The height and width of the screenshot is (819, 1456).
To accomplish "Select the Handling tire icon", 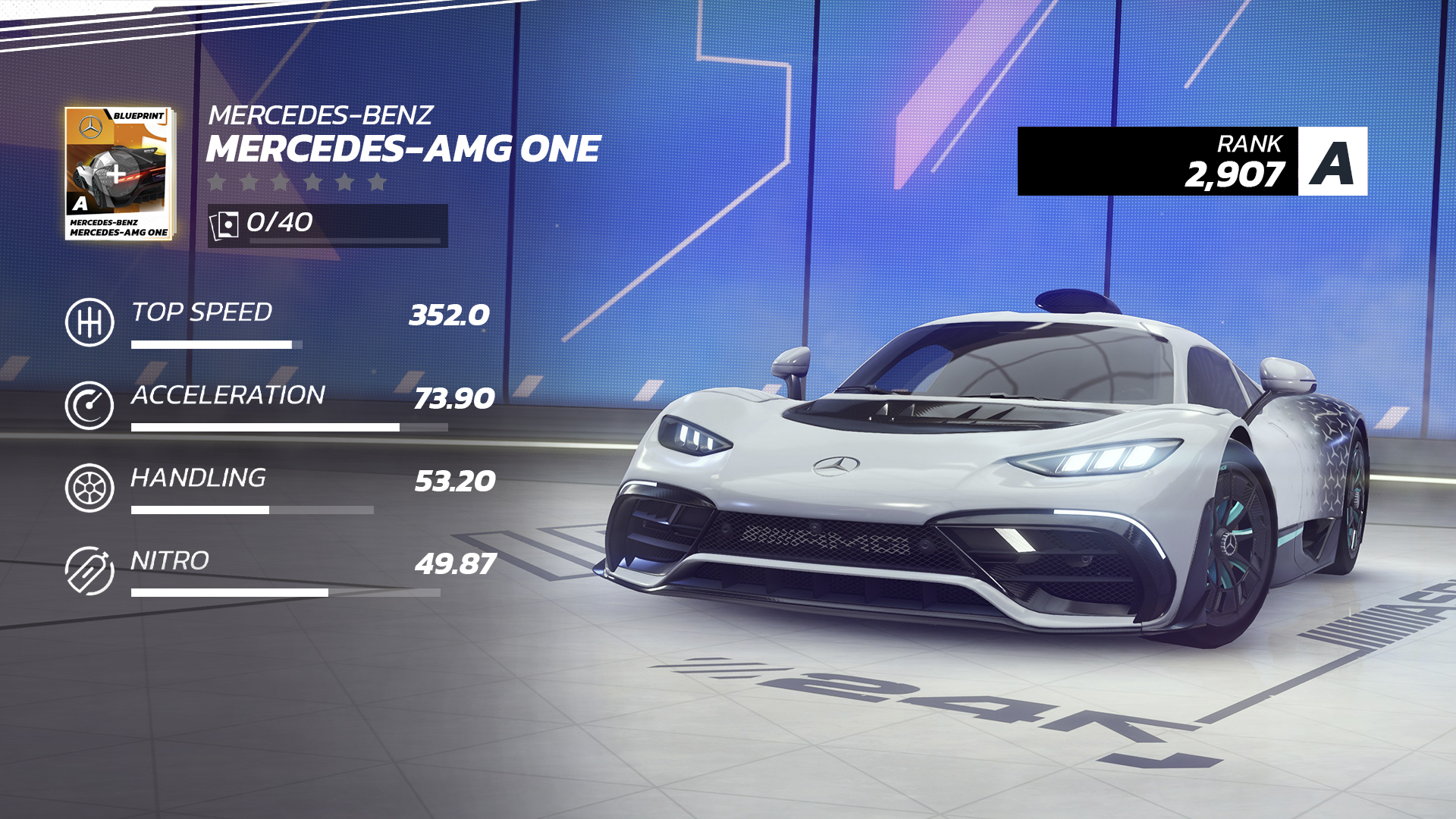I will click(89, 488).
